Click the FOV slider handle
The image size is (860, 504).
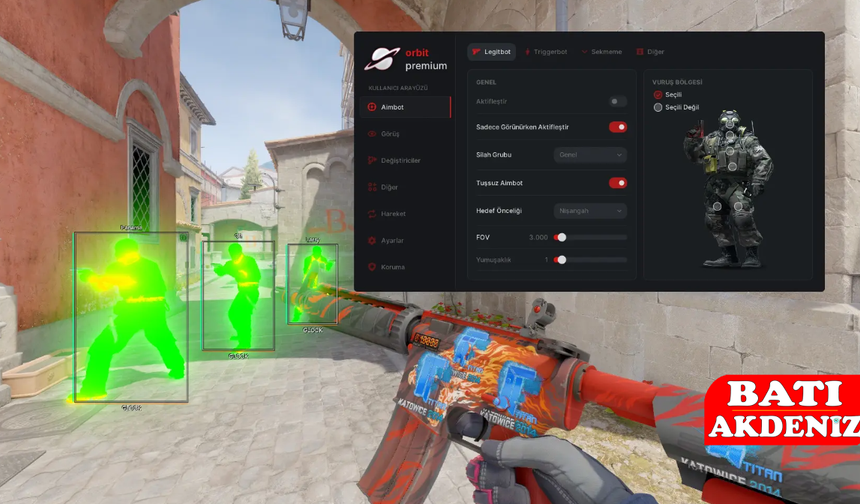pos(562,237)
